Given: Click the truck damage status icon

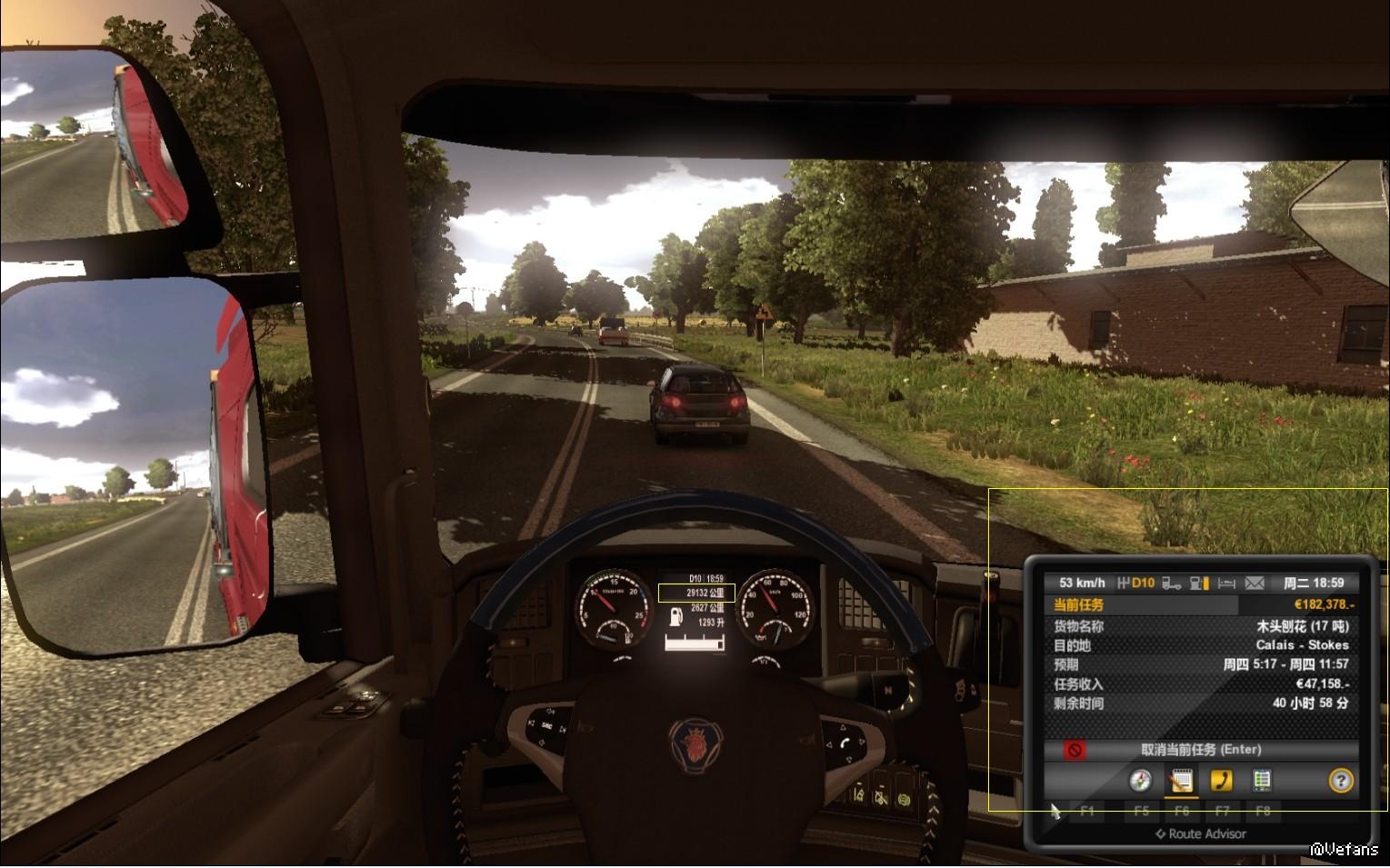Looking at the screenshot, I should (1172, 584).
